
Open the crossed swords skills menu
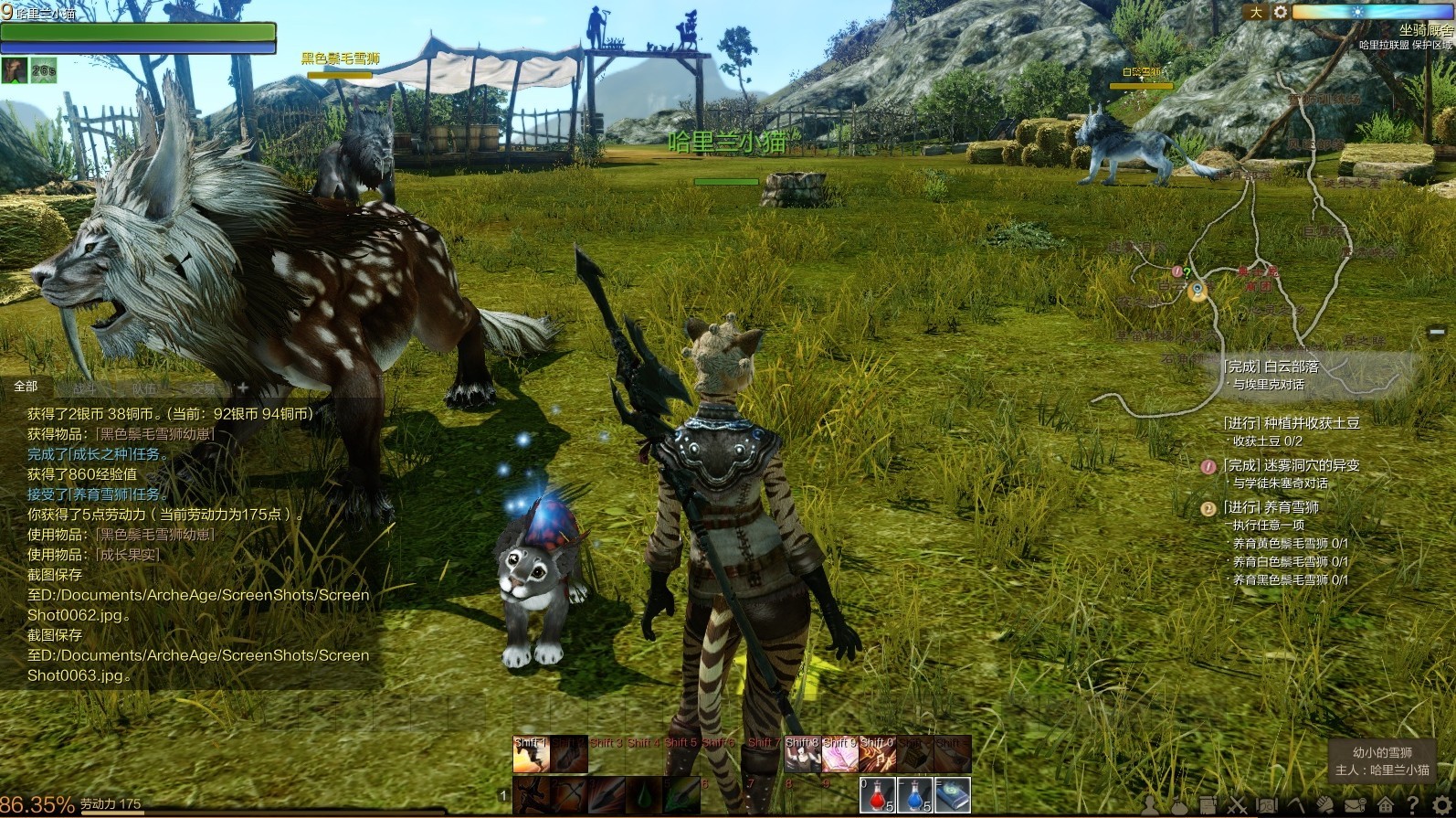pos(1237,806)
